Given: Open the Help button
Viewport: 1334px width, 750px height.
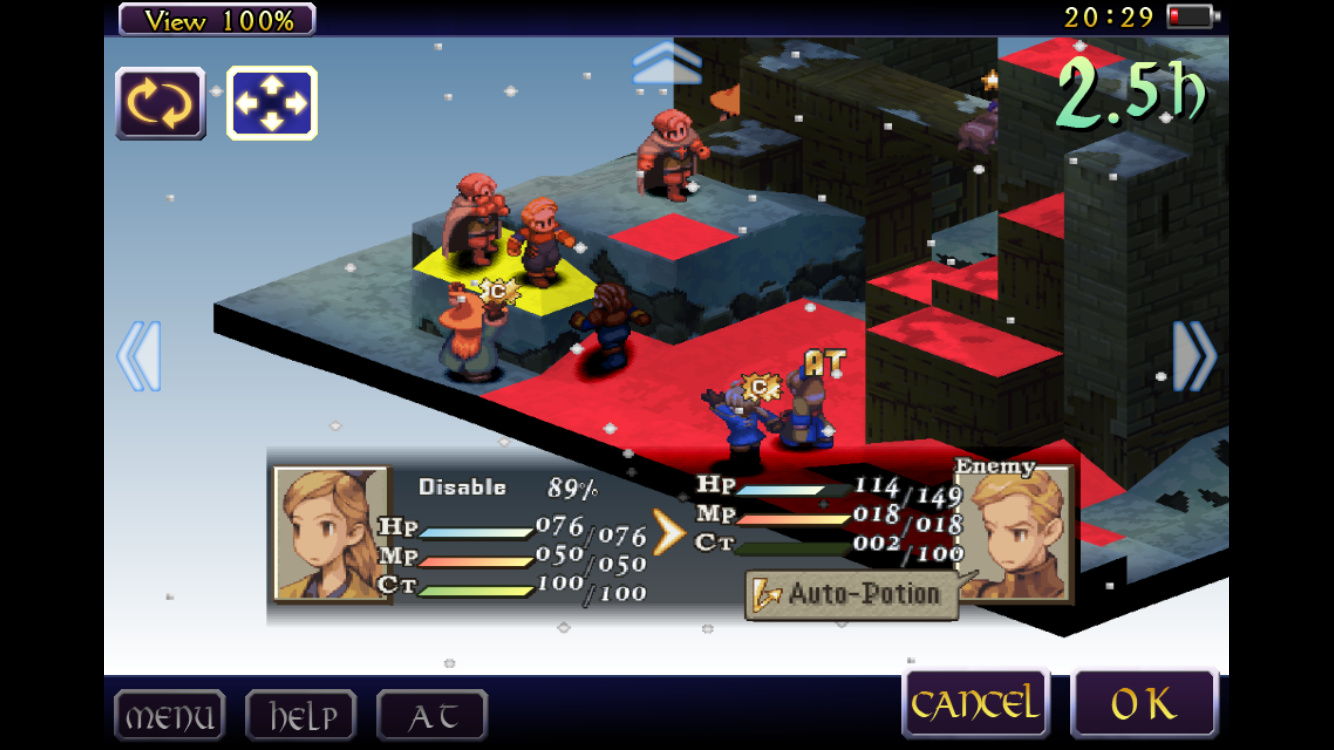Looking at the screenshot, I should 301,716.
